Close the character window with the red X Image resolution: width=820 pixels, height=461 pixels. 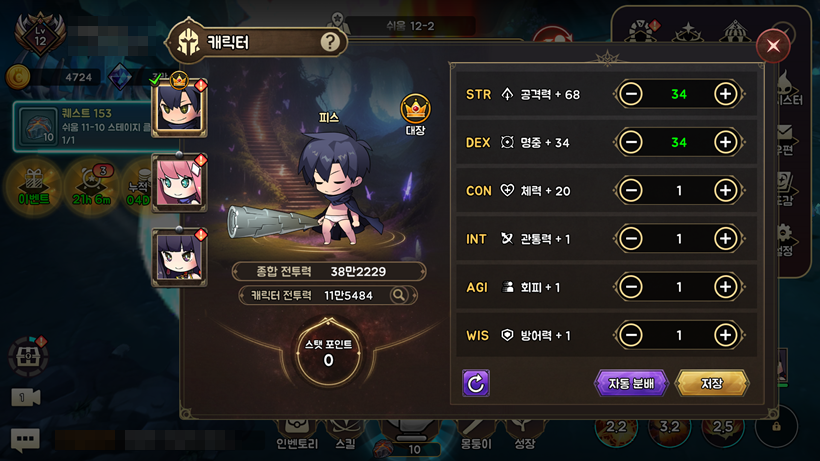772,46
